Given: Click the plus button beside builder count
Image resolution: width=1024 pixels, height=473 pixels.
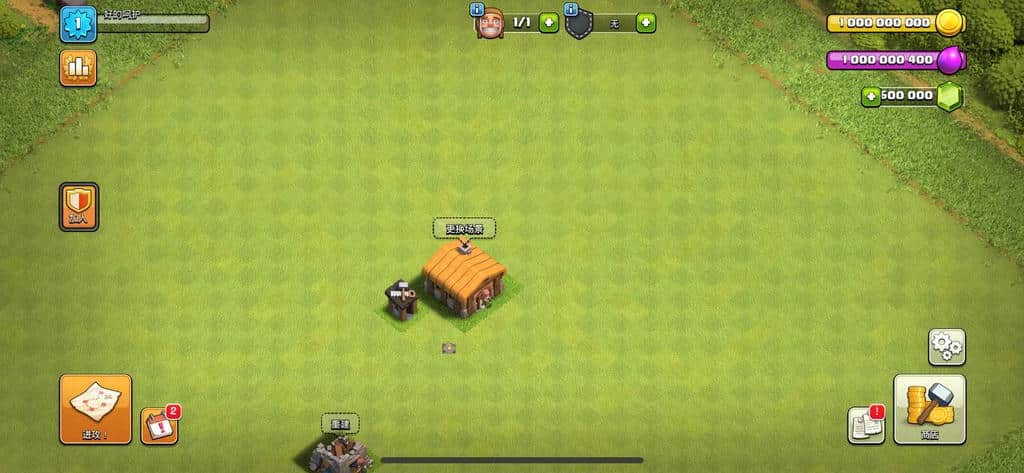Looking at the screenshot, I should [549, 22].
